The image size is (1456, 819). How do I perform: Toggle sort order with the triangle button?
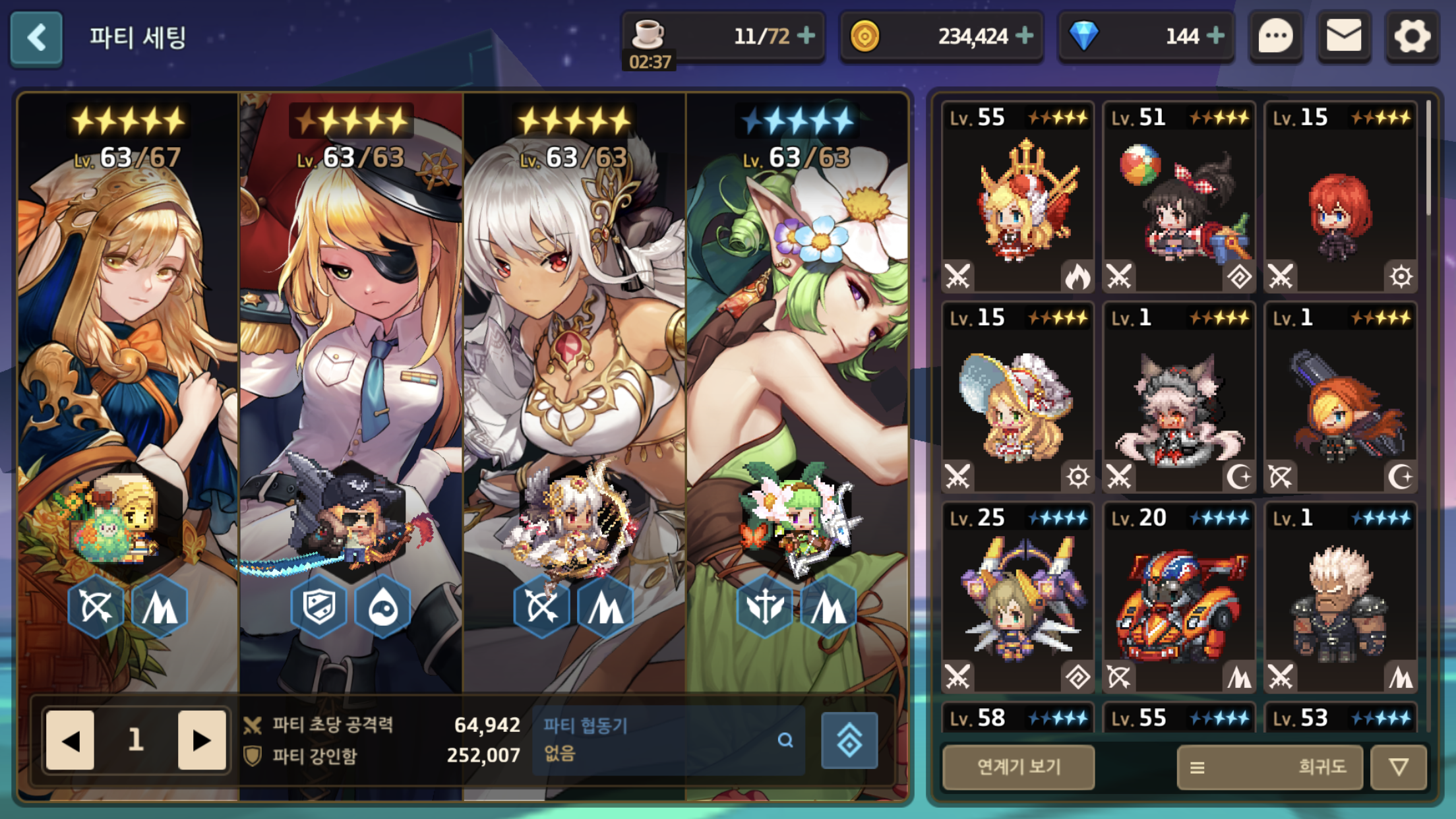(x=1399, y=767)
